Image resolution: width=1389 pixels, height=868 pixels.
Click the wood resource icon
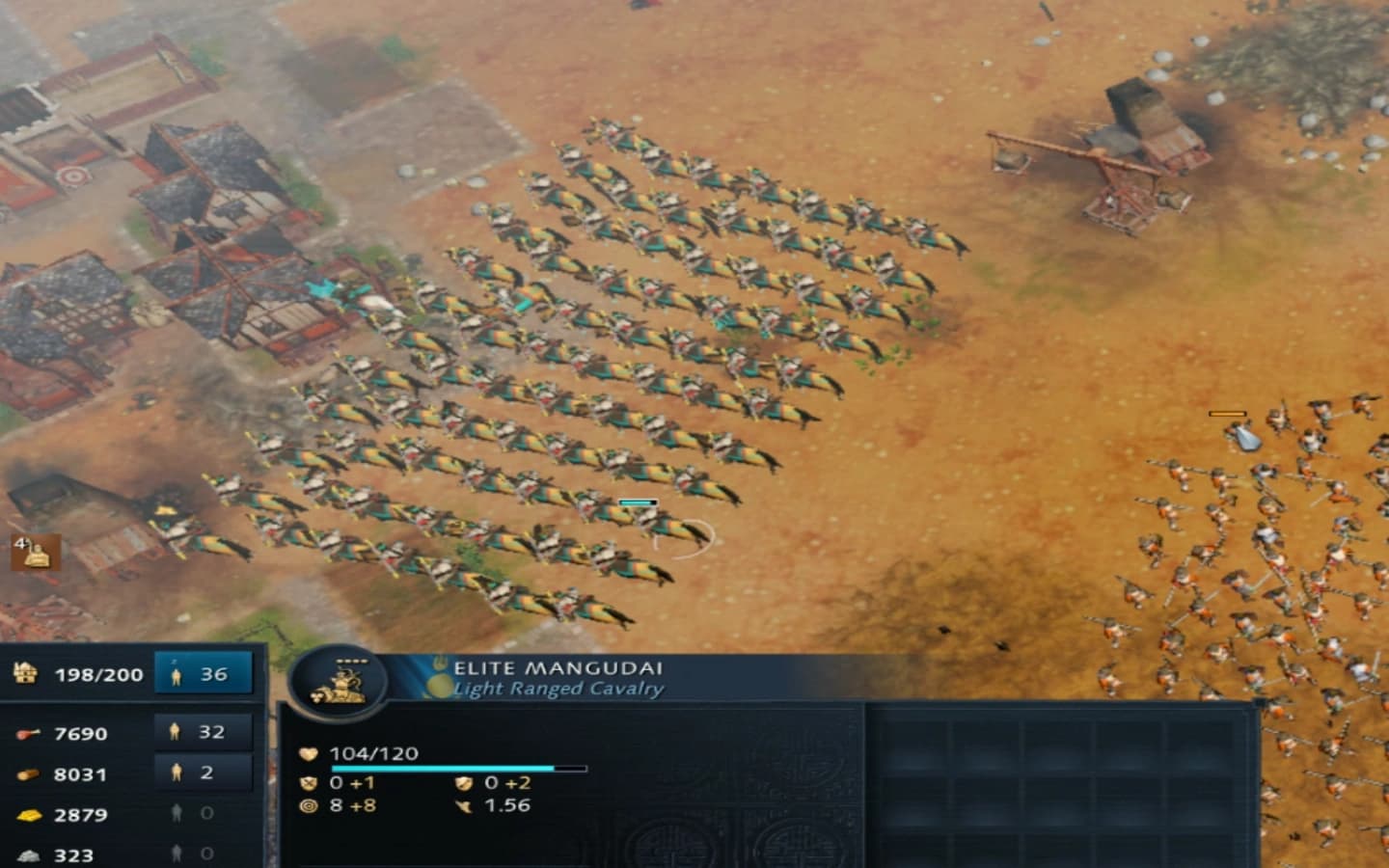click(x=28, y=774)
